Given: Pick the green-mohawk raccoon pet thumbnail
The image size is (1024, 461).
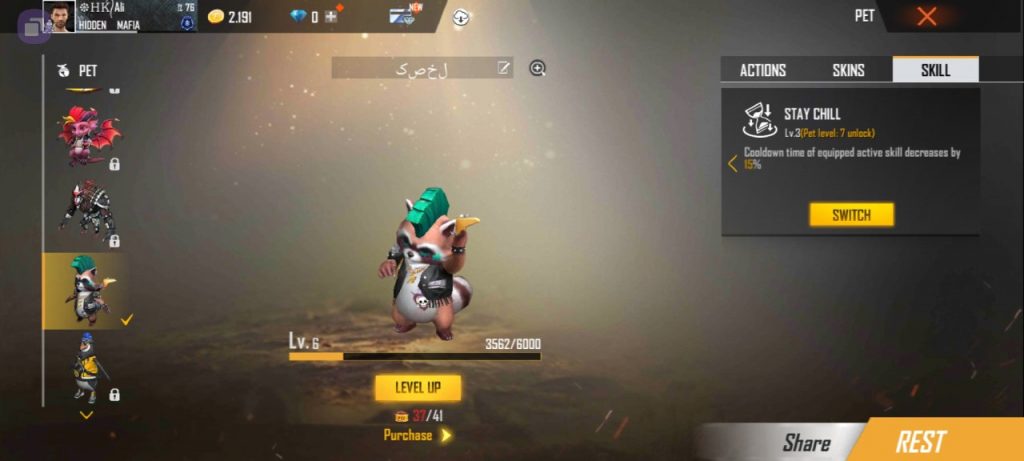Looking at the screenshot, I should [88, 290].
